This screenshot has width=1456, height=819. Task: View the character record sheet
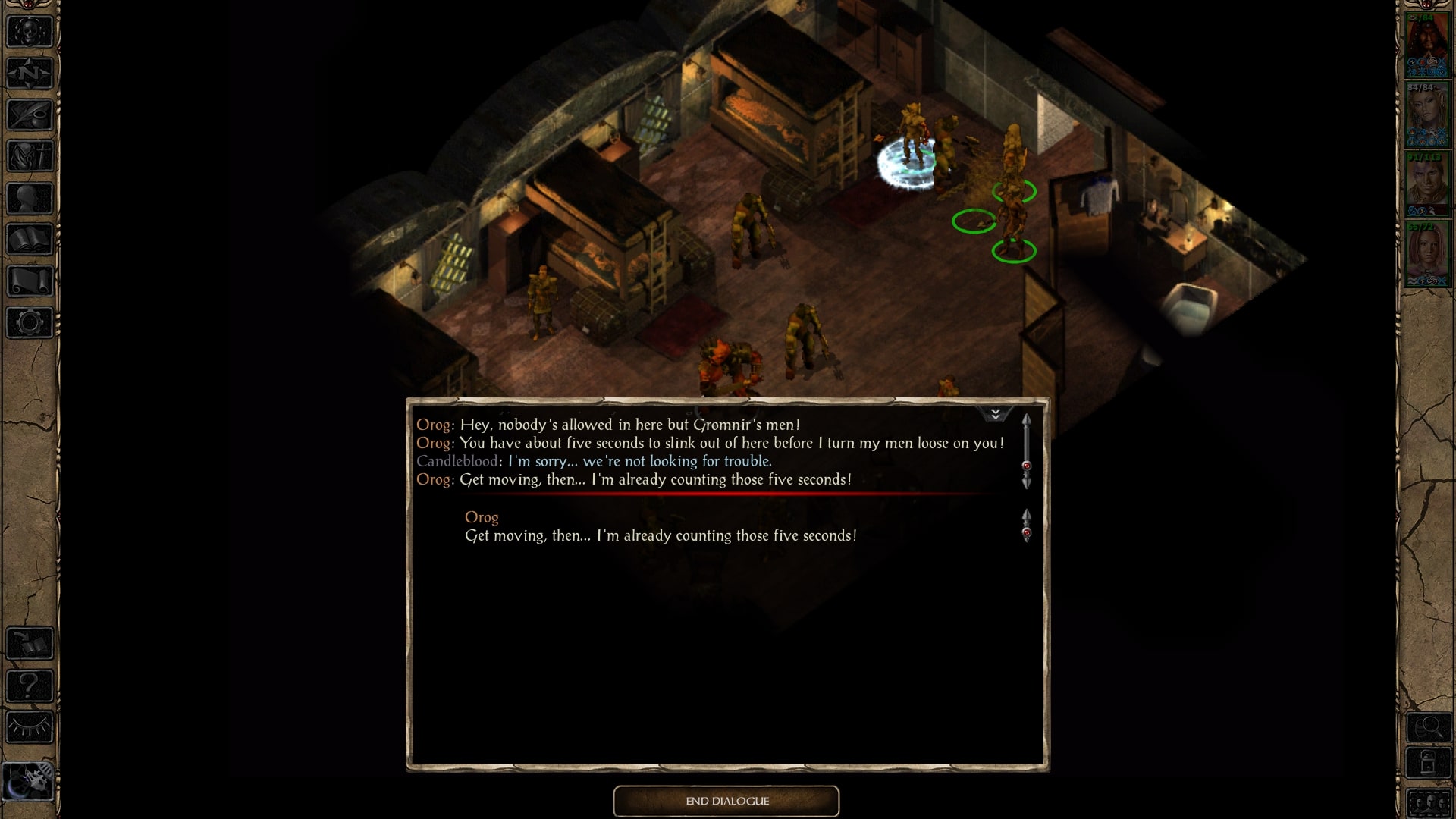point(30,197)
